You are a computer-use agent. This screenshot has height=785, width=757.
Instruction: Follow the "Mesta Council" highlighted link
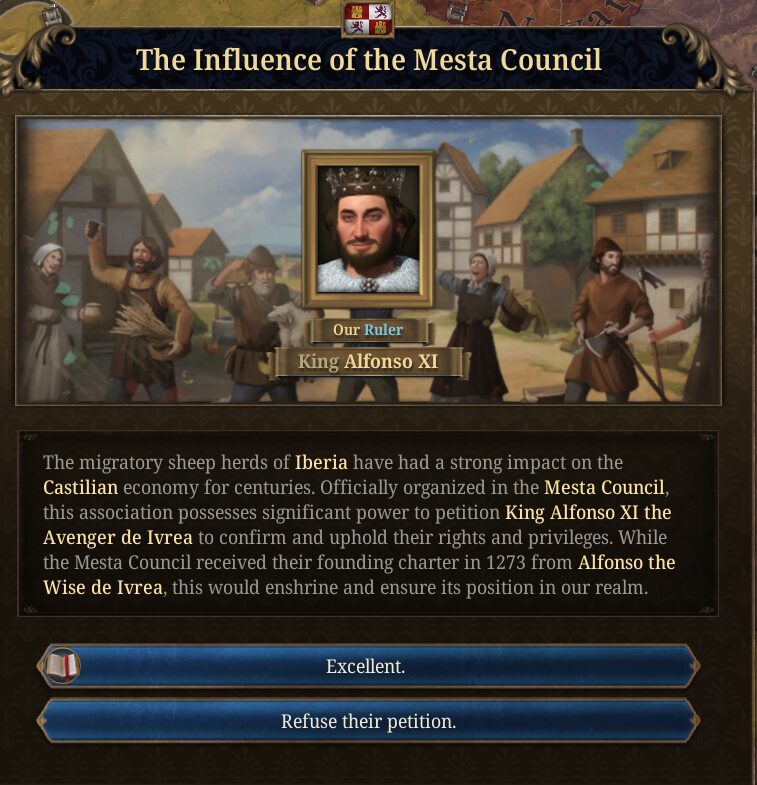[603, 488]
